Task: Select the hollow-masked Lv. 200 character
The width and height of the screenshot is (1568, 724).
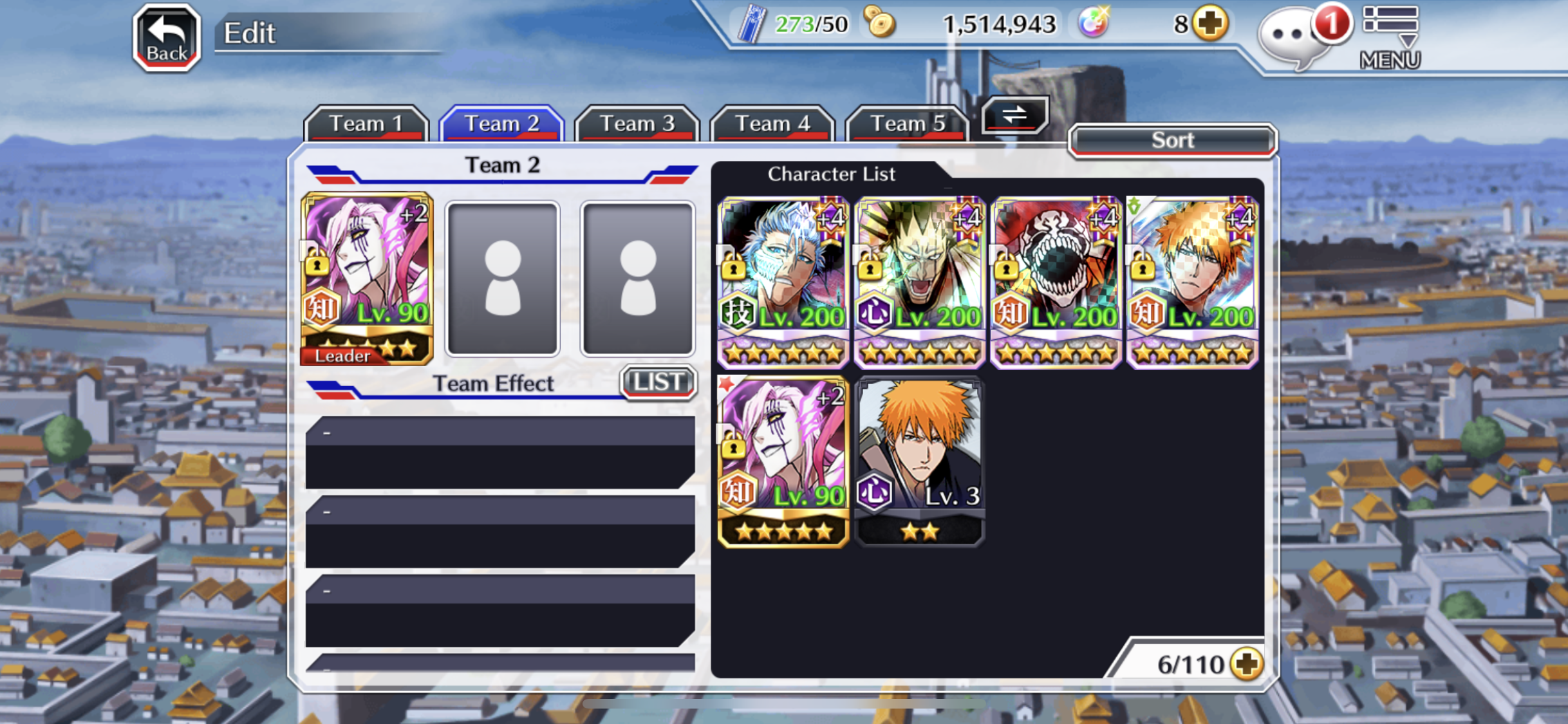Action: coord(1056,283)
